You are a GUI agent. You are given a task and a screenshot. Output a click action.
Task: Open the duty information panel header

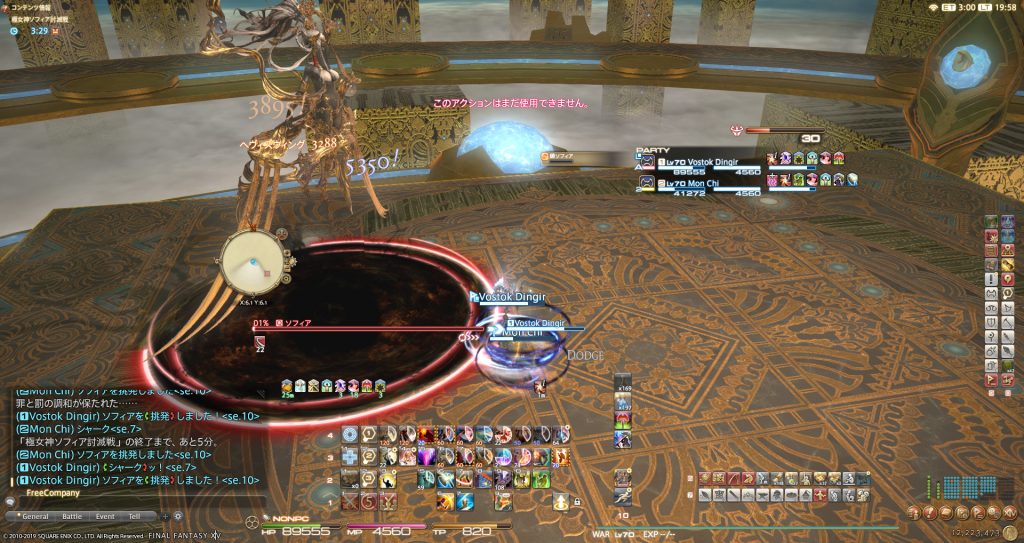40,6
